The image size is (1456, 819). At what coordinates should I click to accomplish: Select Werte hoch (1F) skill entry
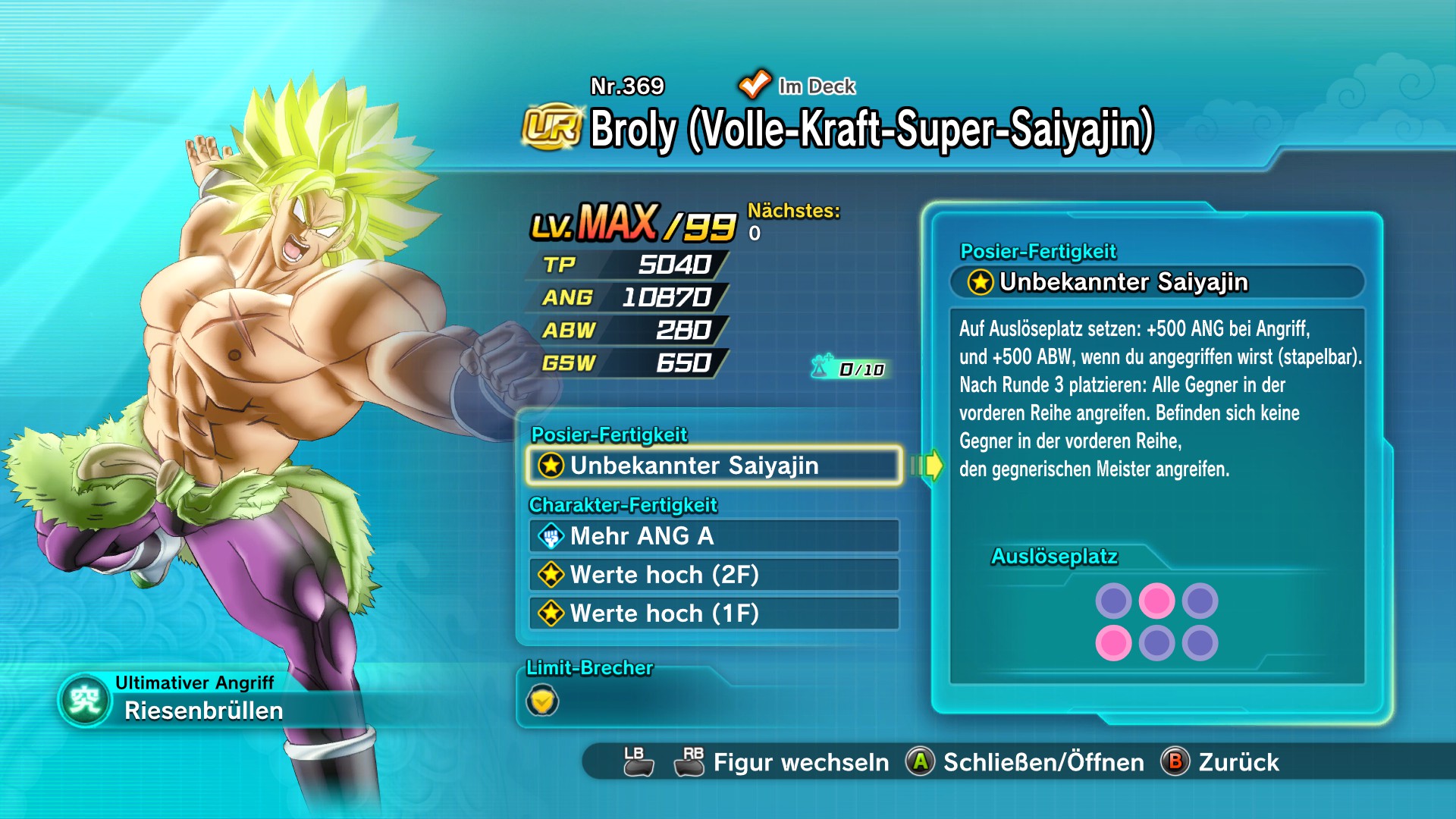713,613
